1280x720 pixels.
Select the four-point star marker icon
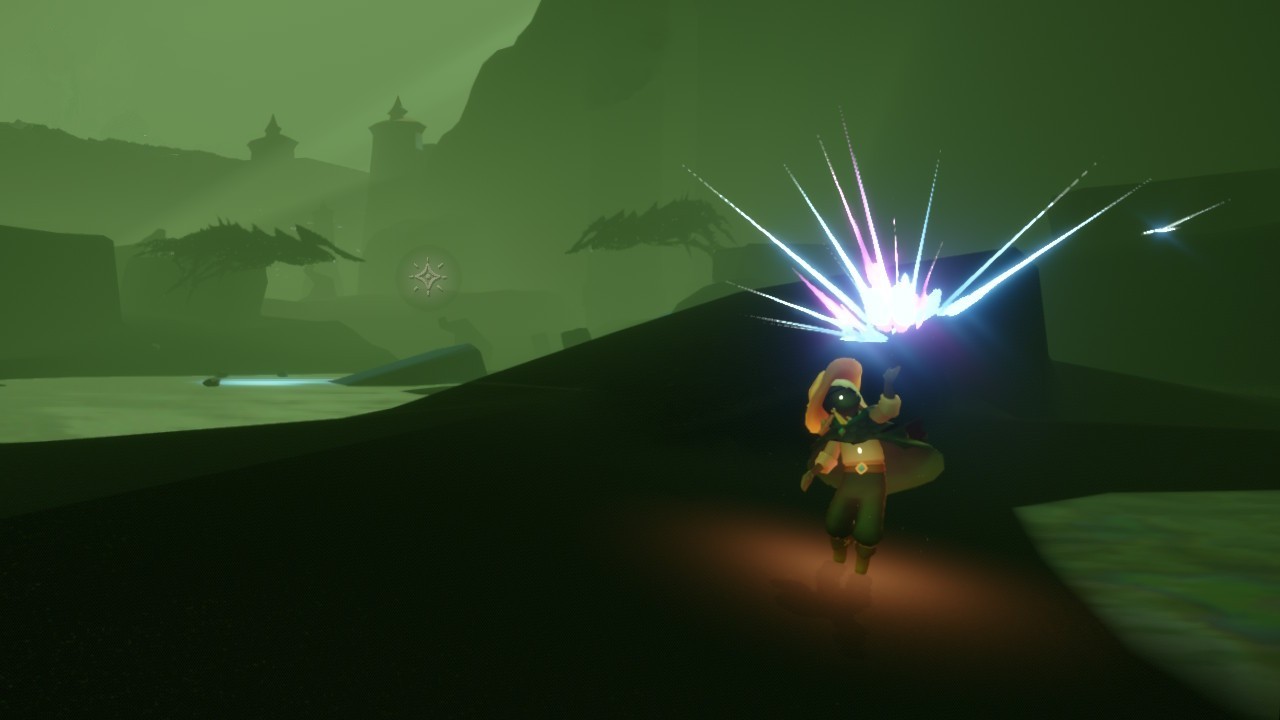pos(428,276)
